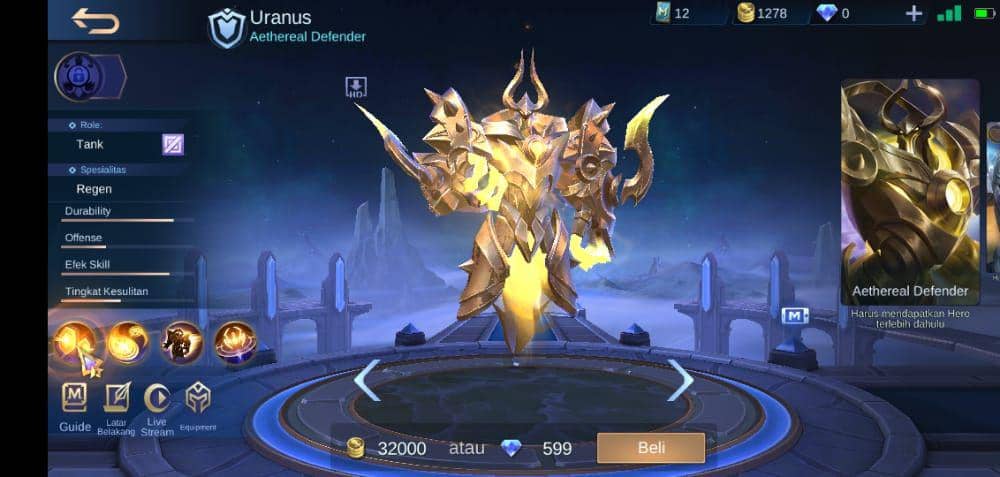
Task: Open the hero Guide
Action: [x=75, y=406]
